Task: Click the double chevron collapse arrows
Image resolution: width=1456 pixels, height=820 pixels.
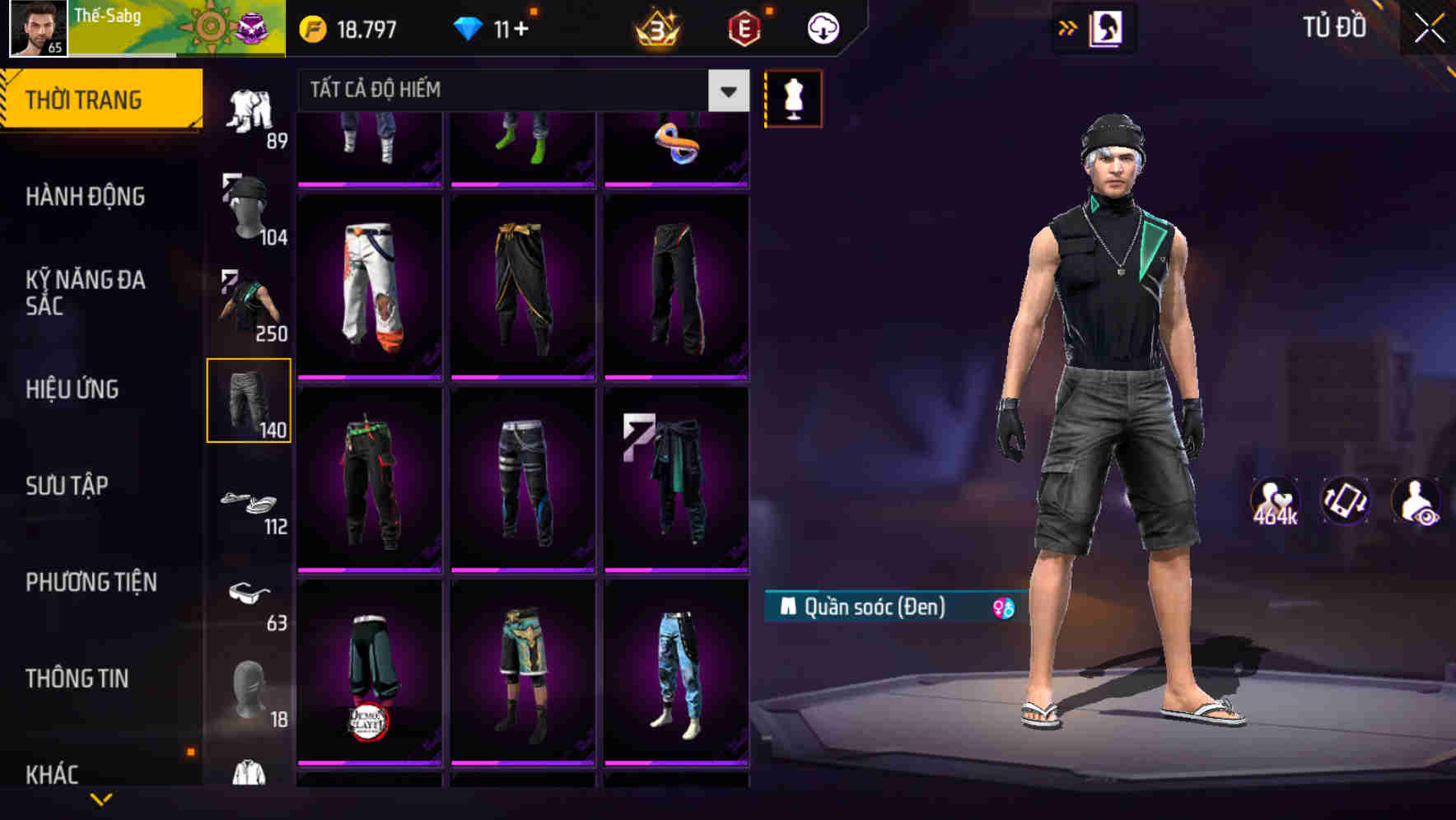Action: (x=1068, y=27)
